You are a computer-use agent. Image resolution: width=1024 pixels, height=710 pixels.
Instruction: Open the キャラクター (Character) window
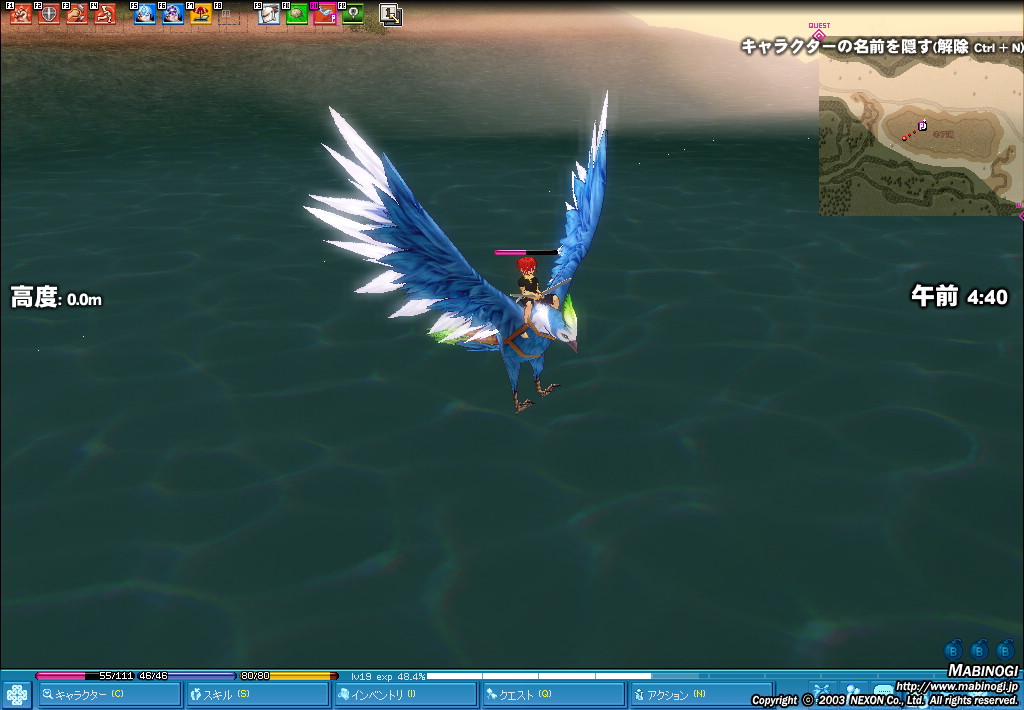(110, 694)
